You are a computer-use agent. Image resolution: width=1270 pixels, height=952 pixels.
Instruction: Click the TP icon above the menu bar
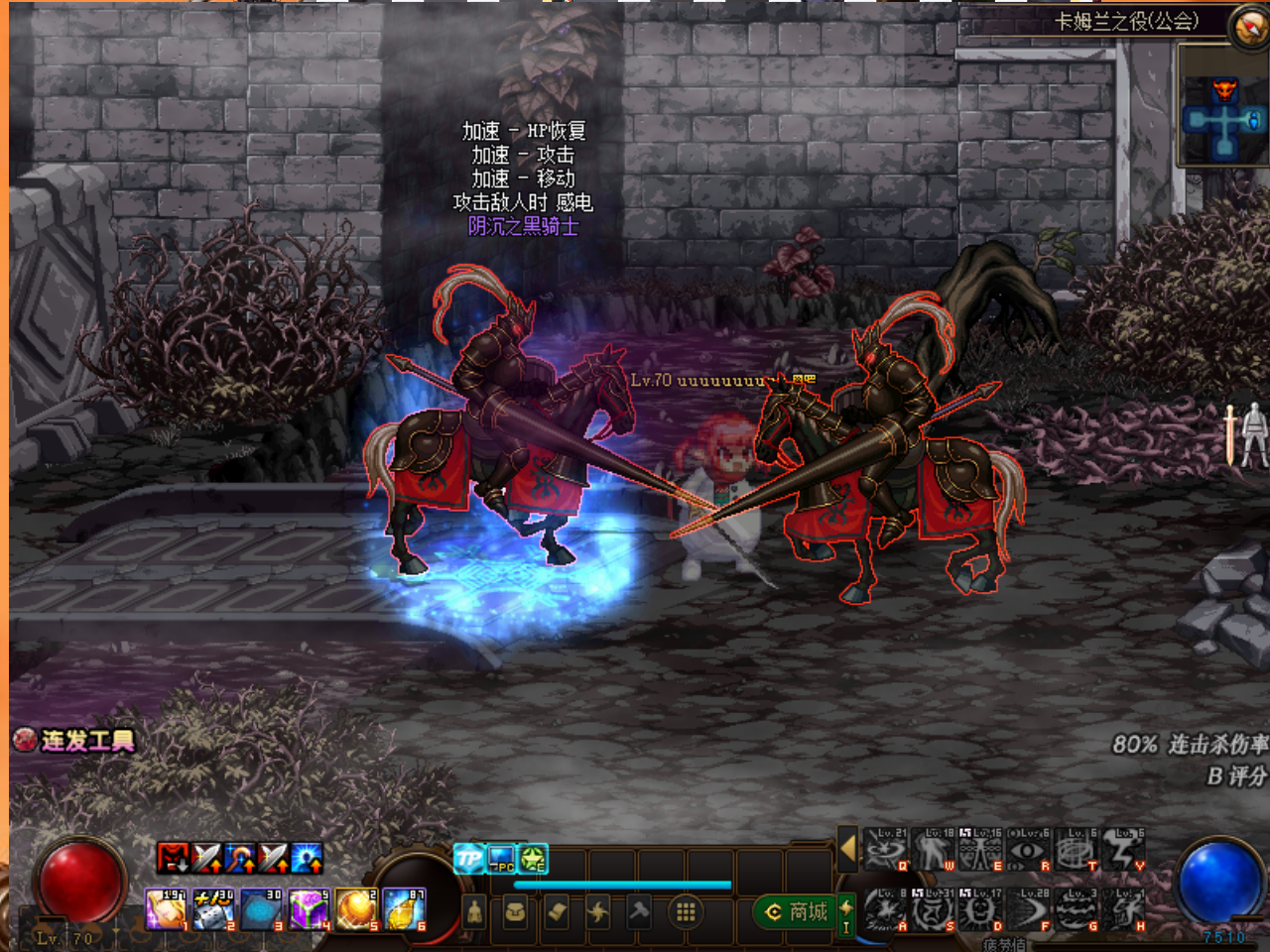468,859
